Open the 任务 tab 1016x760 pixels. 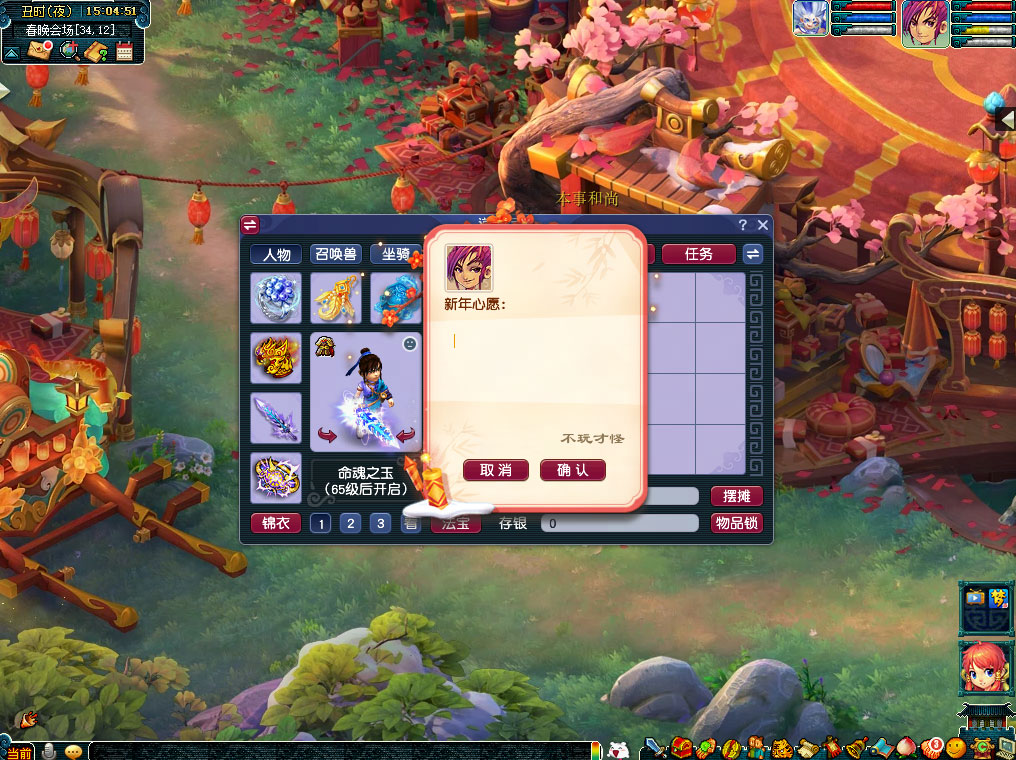point(699,254)
